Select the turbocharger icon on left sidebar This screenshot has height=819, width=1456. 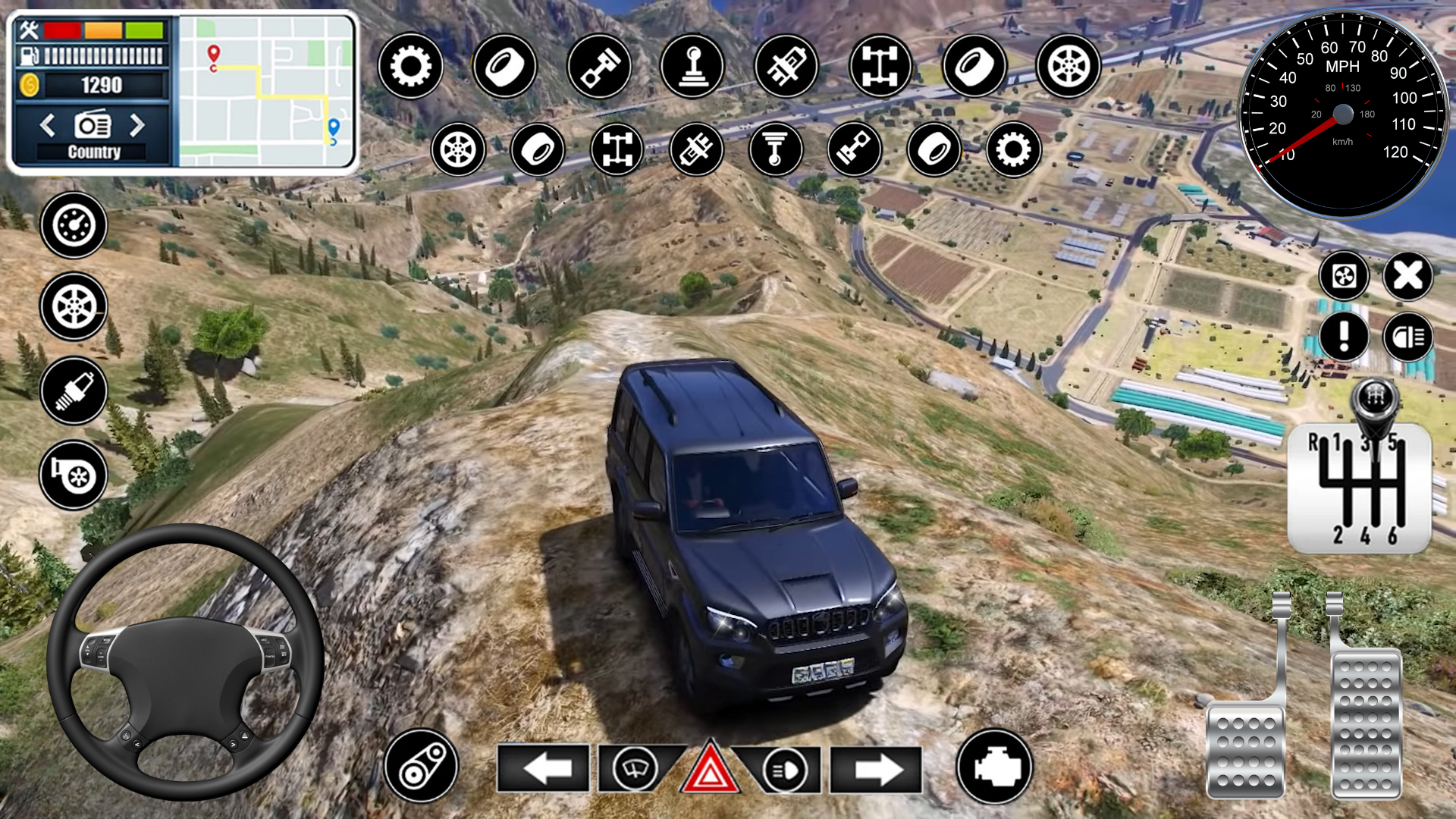point(74,476)
